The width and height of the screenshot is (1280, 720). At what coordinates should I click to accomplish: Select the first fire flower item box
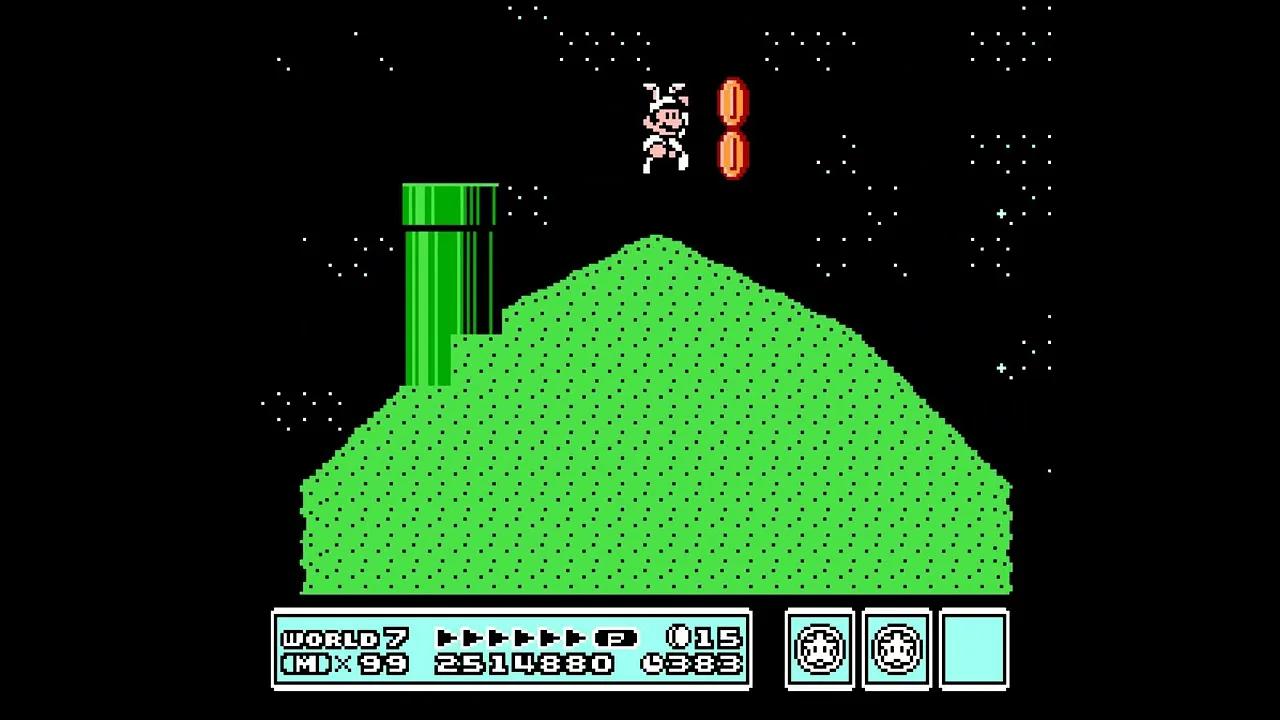819,649
